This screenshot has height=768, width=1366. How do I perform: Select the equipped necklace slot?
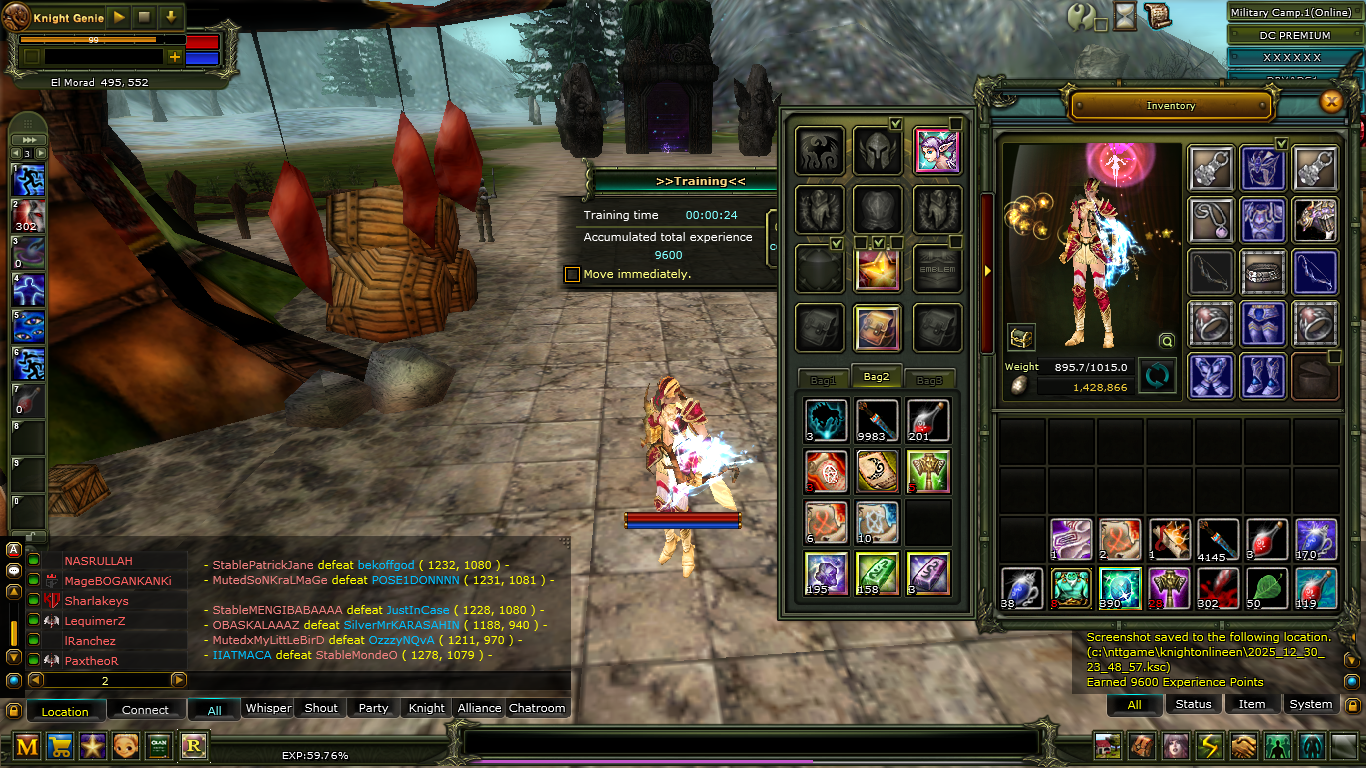1210,218
